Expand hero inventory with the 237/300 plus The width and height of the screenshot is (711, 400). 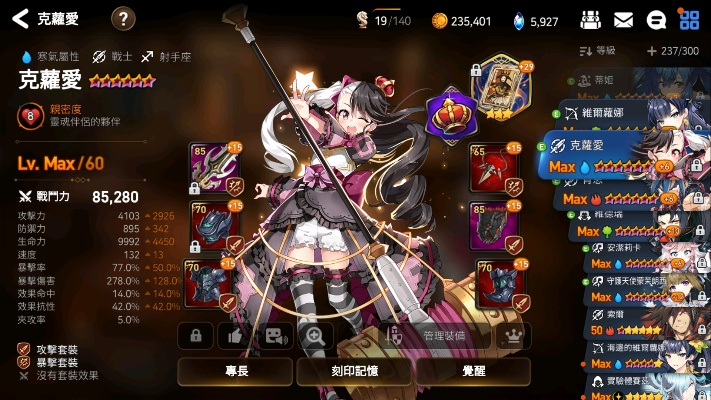point(652,50)
